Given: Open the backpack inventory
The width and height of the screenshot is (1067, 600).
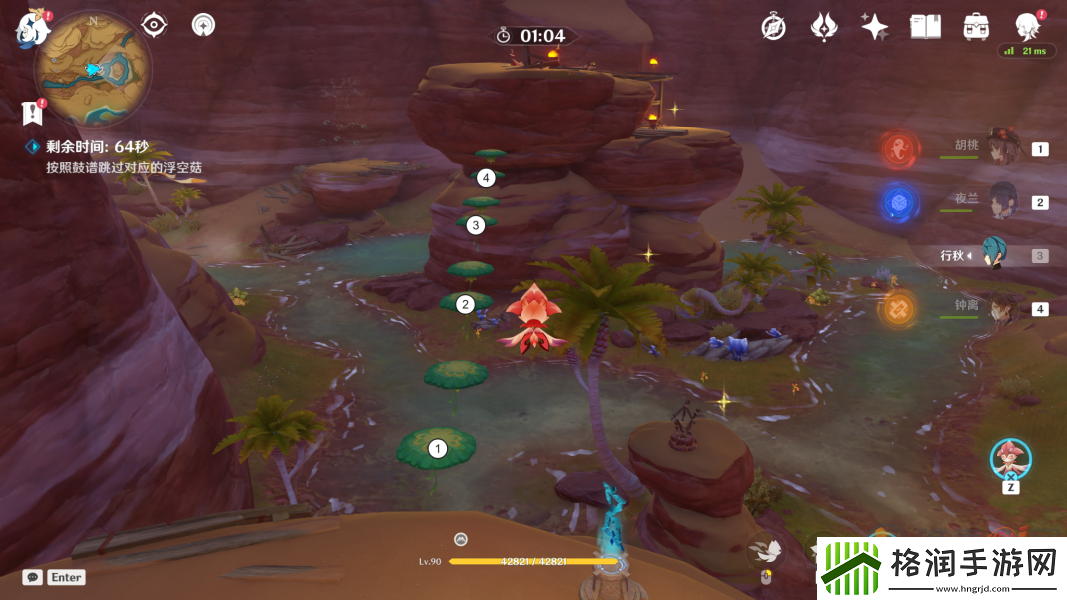Looking at the screenshot, I should (x=976, y=27).
